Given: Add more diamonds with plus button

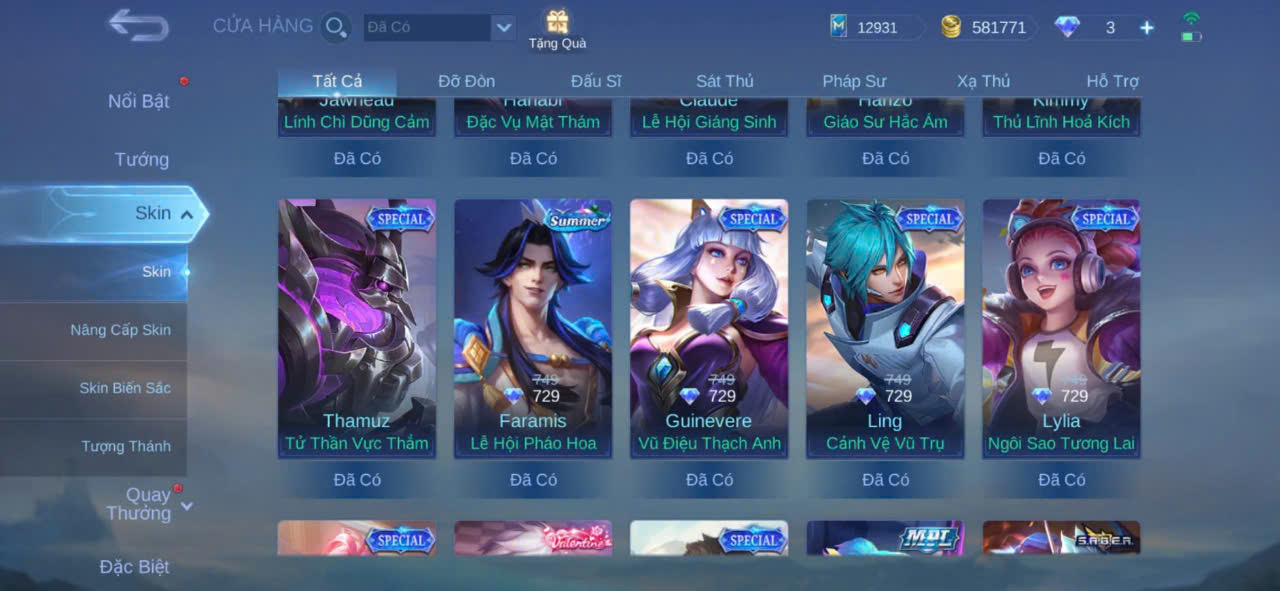Looking at the screenshot, I should tap(1147, 28).
